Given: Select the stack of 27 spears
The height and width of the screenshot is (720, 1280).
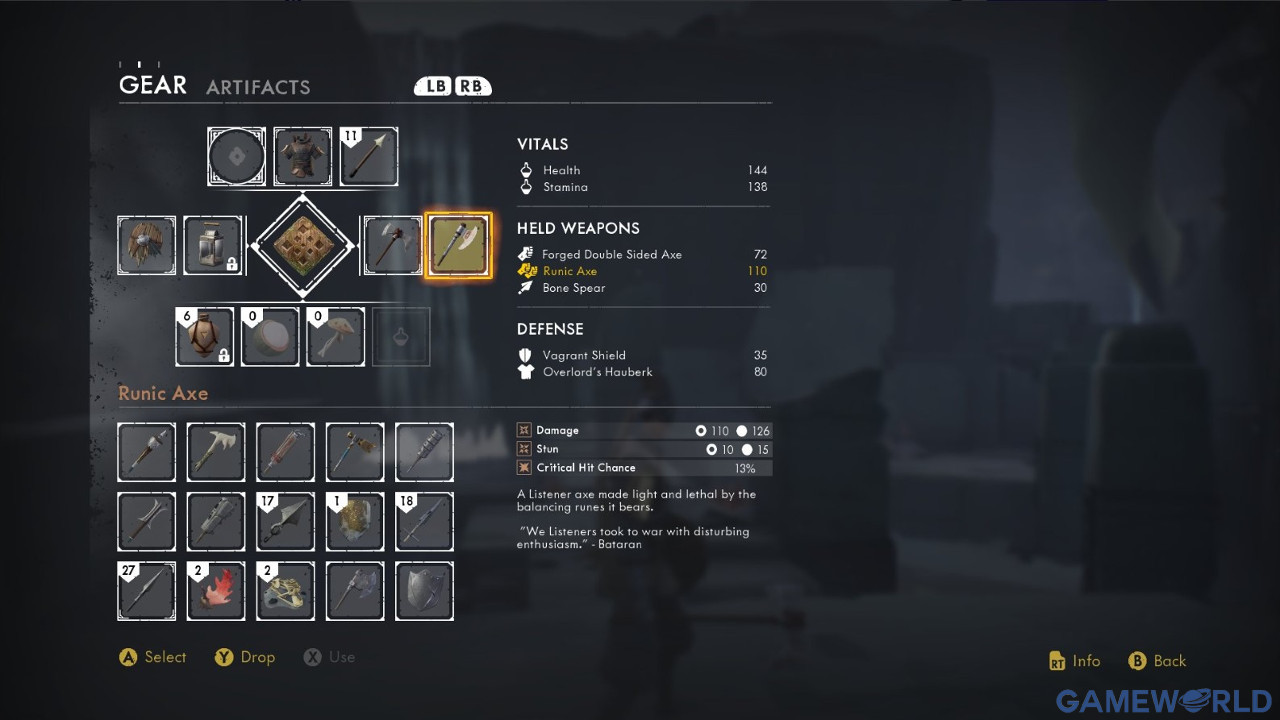Looking at the screenshot, I should coord(147,591).
